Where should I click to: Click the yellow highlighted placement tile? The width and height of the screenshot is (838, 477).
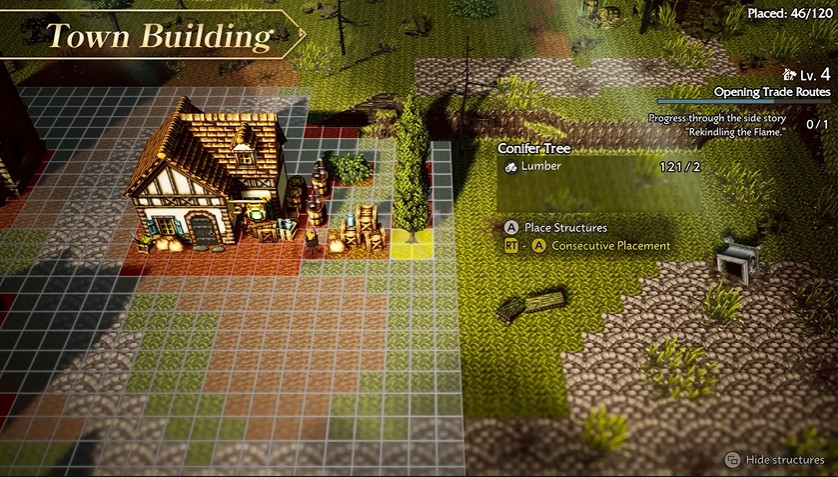pyautogui.click(x=411, y=245)
